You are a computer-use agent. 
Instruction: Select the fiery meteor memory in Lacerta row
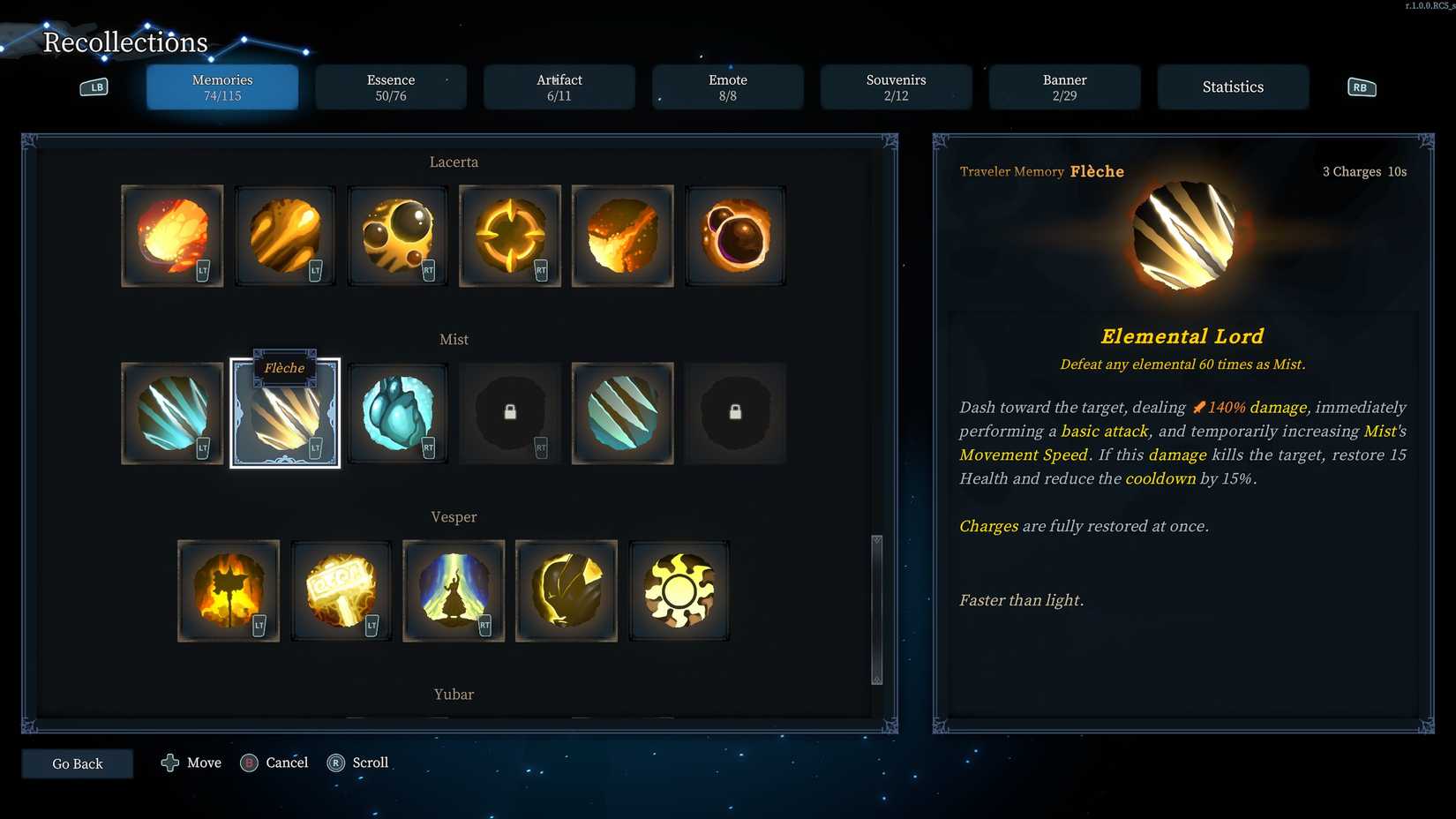(172, 236)
